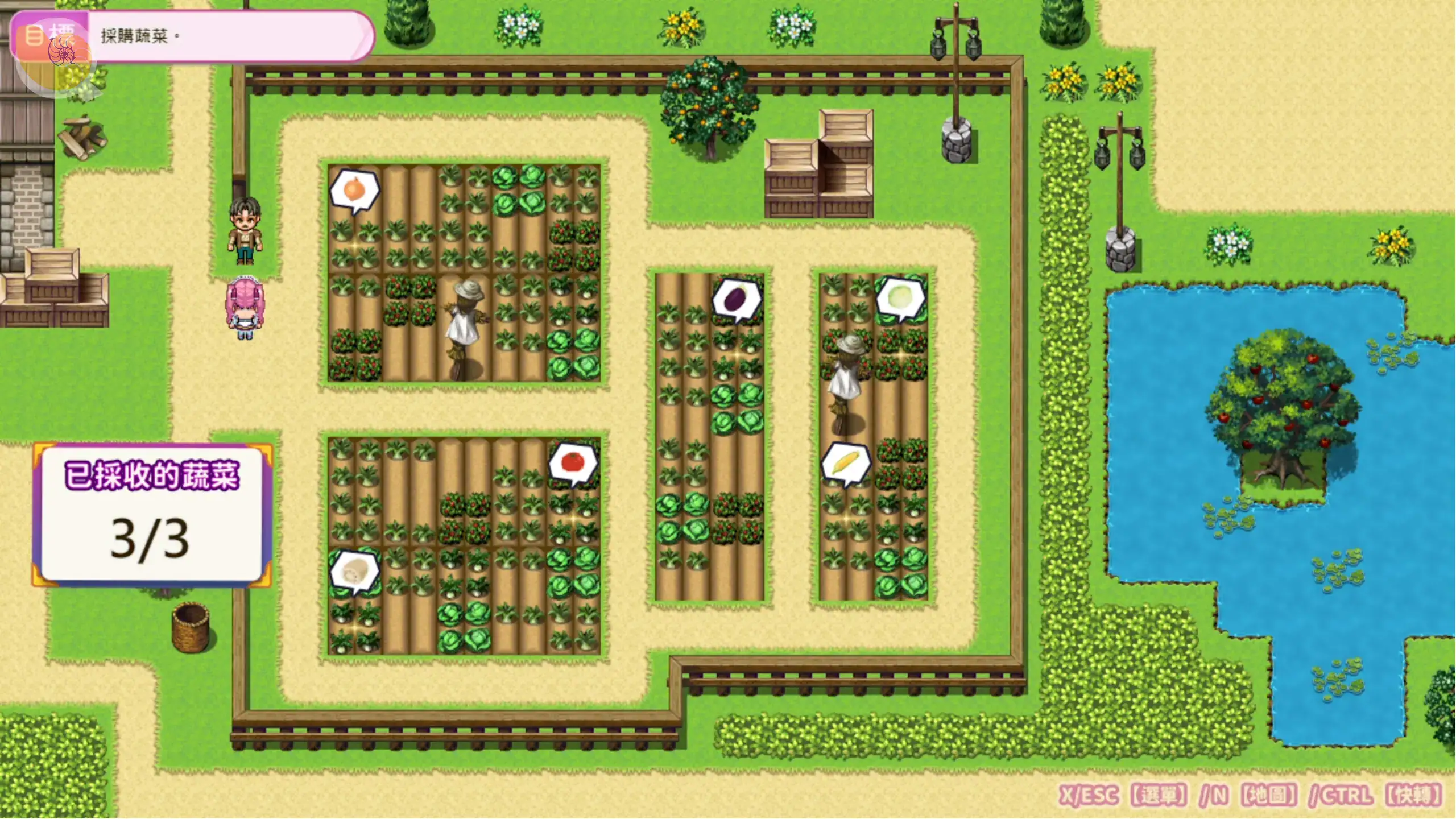Pick the cabbage bubble marker

(x=901, y=297)
